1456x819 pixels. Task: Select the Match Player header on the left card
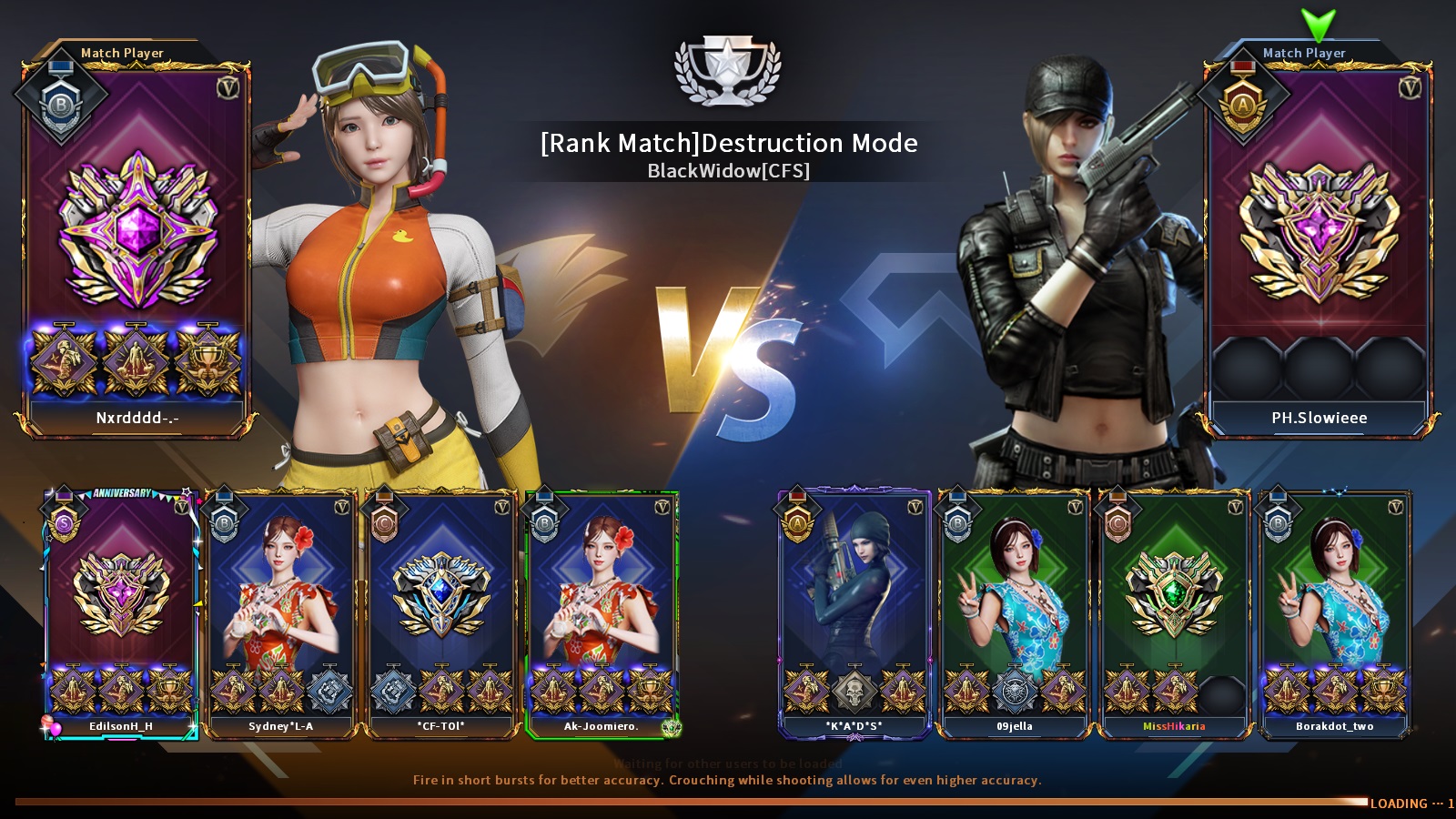coord(122,52)
